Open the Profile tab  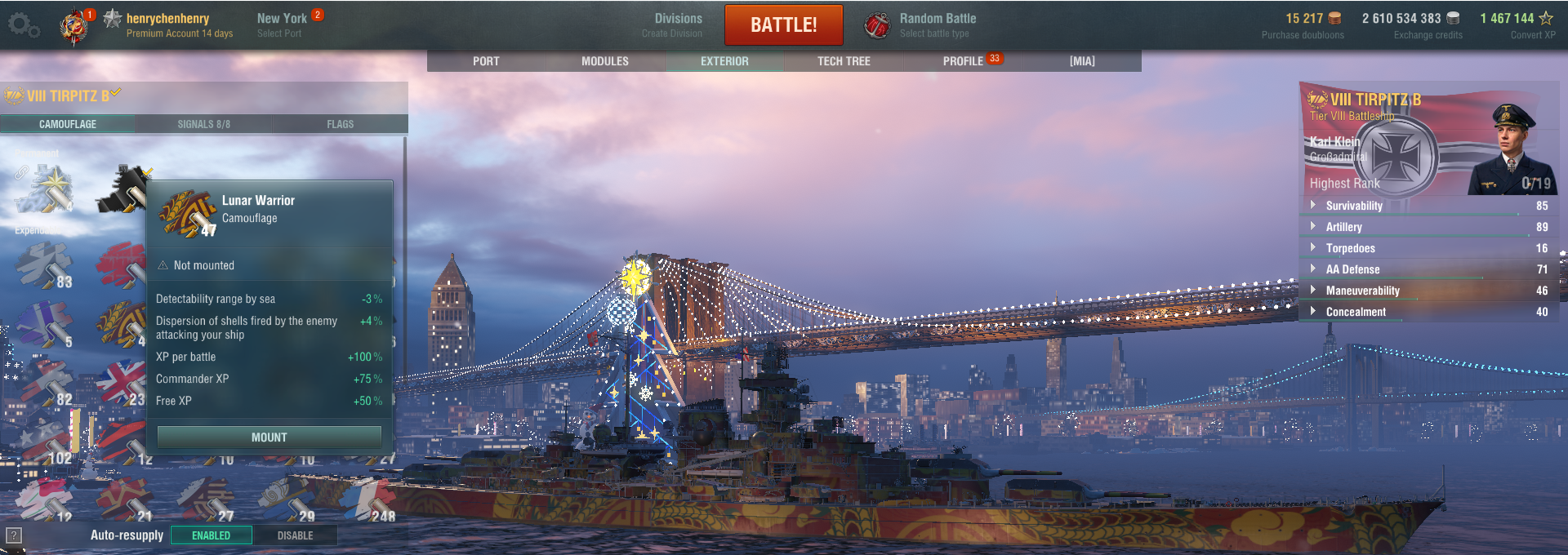pyautogui.click(x=964, y=61)
